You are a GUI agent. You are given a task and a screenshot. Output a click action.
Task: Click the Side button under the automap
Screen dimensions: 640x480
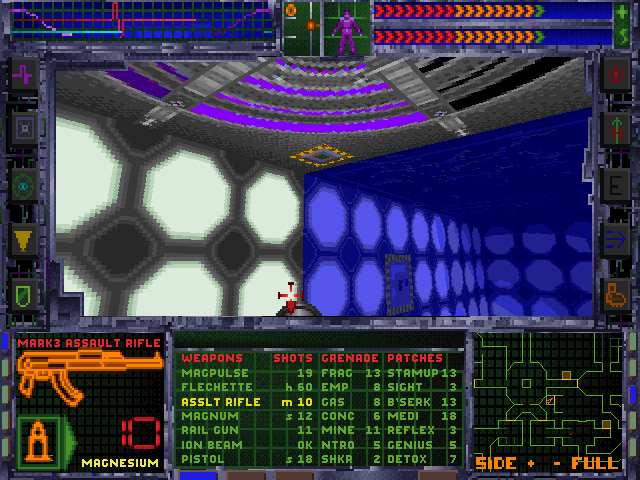click(x=495, y=464)
